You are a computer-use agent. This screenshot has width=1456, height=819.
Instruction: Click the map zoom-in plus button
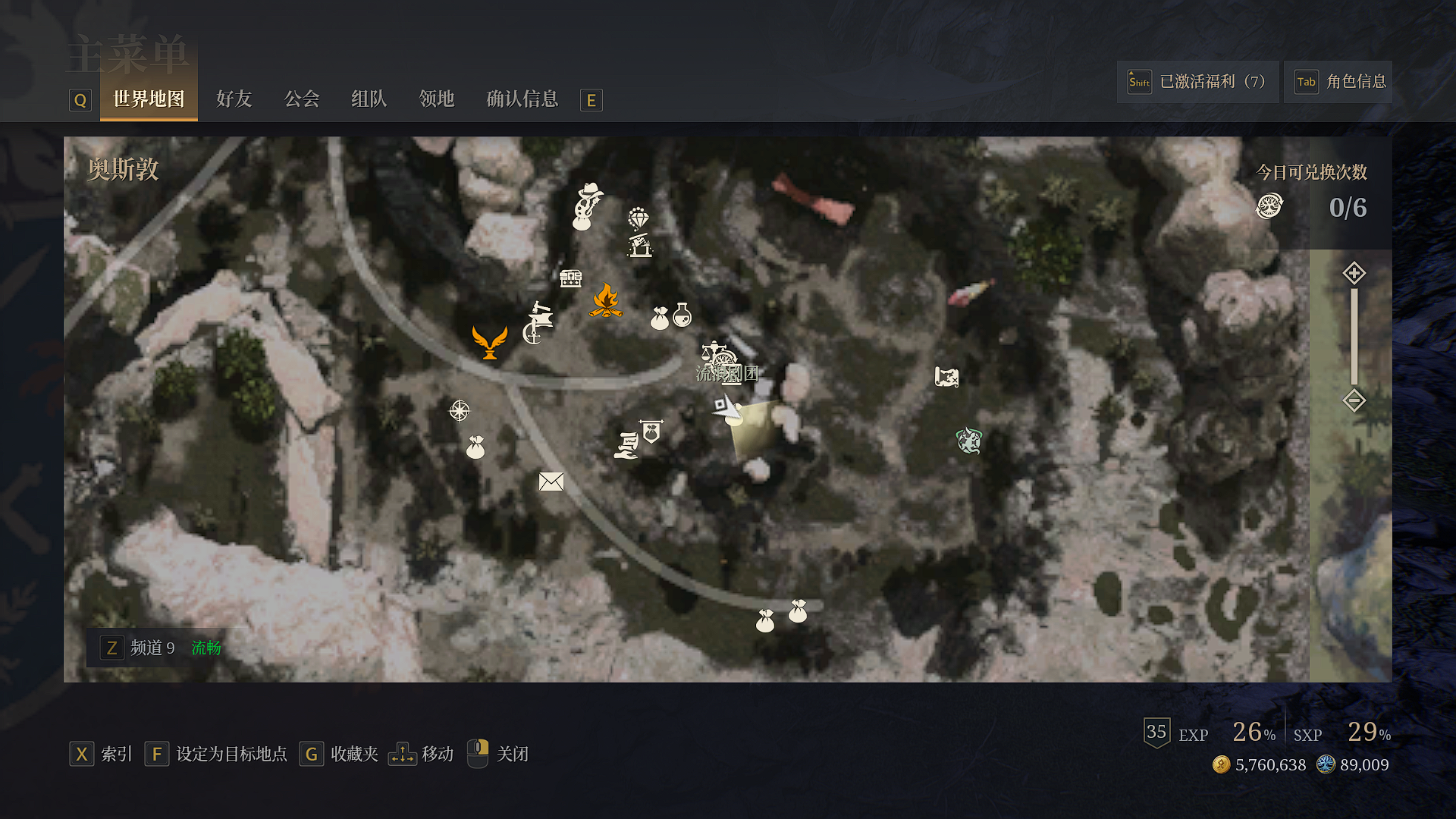tap(1354, 273)
